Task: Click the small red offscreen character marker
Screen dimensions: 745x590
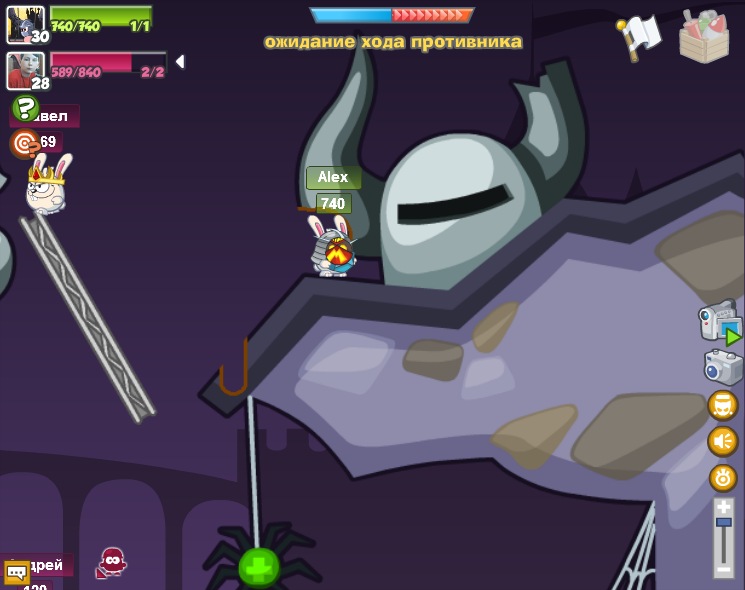Action: [x=111, y=563]
